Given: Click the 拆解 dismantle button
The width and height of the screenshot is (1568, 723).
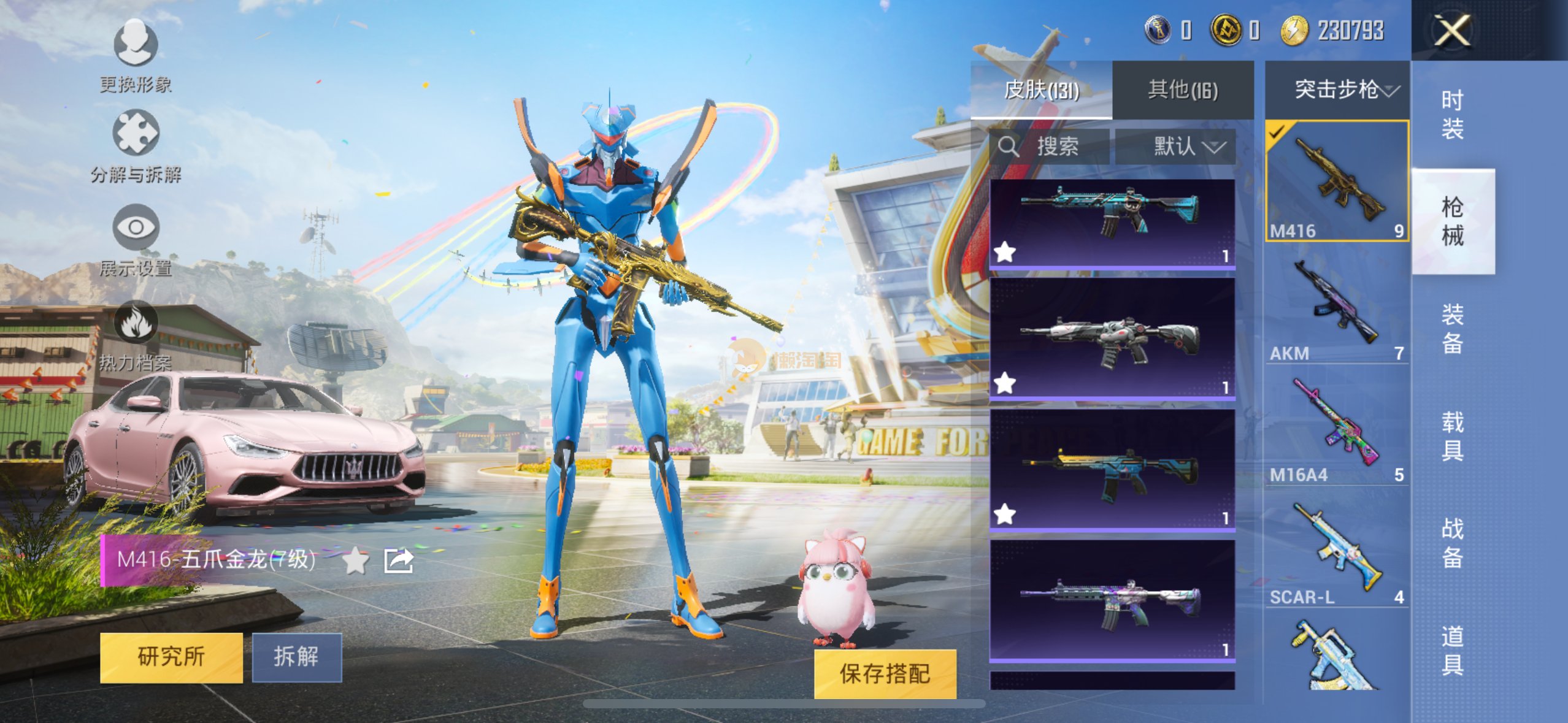Looking at the screenshot, I should (x=296, y=657).
